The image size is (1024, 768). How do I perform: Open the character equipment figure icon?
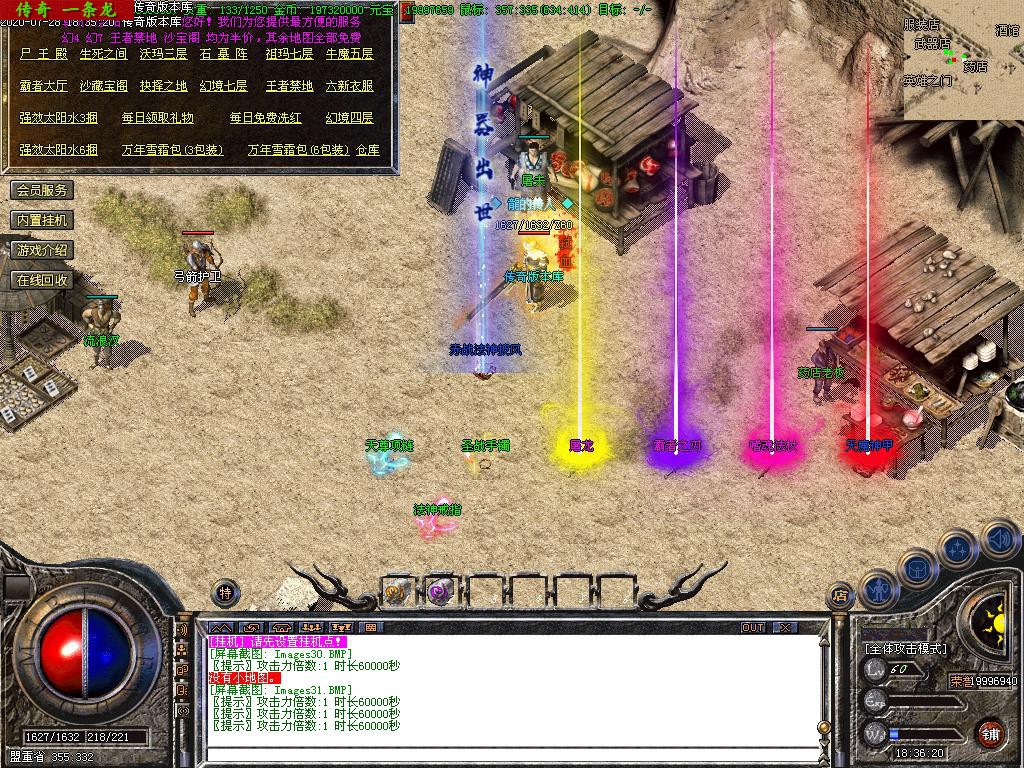click(878, 588)
